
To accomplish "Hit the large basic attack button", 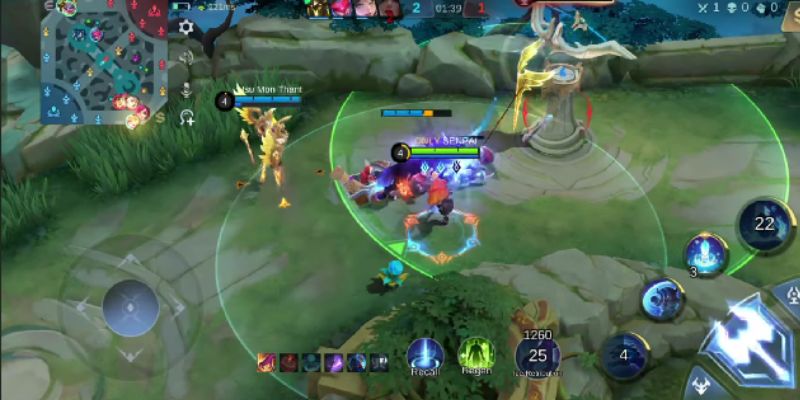I will [750, 340].
